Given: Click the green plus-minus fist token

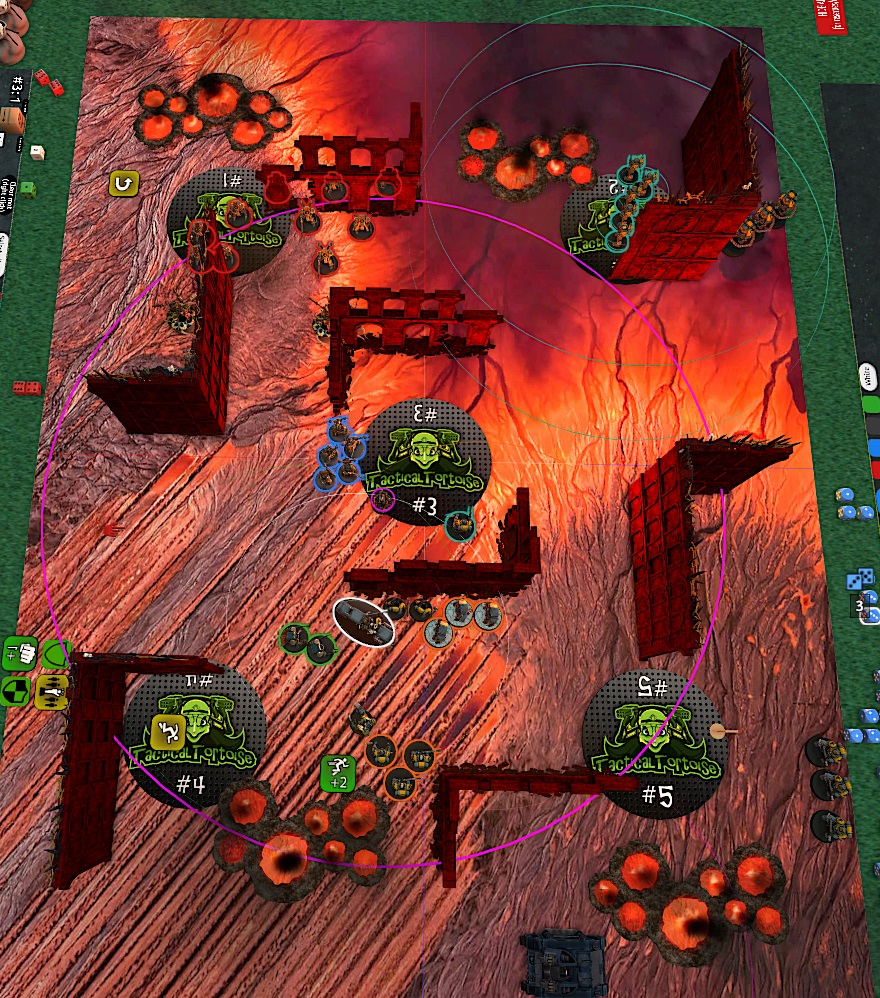Looking at the screenshot, I should click(22, 653).
